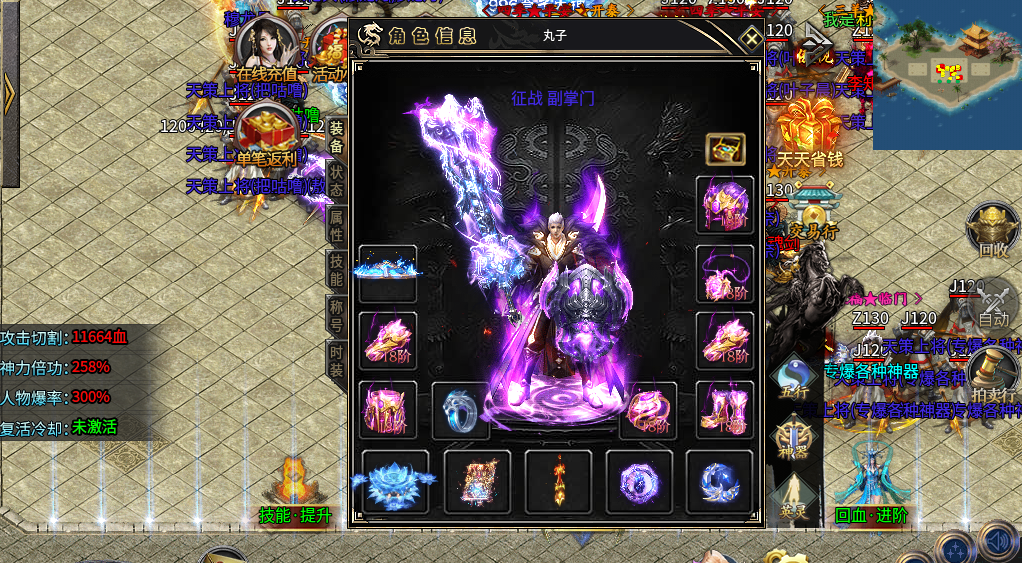This screenshot has height=563, width=1022.
Task: Select the equipped silver ring slot
Action: [460, 409]
